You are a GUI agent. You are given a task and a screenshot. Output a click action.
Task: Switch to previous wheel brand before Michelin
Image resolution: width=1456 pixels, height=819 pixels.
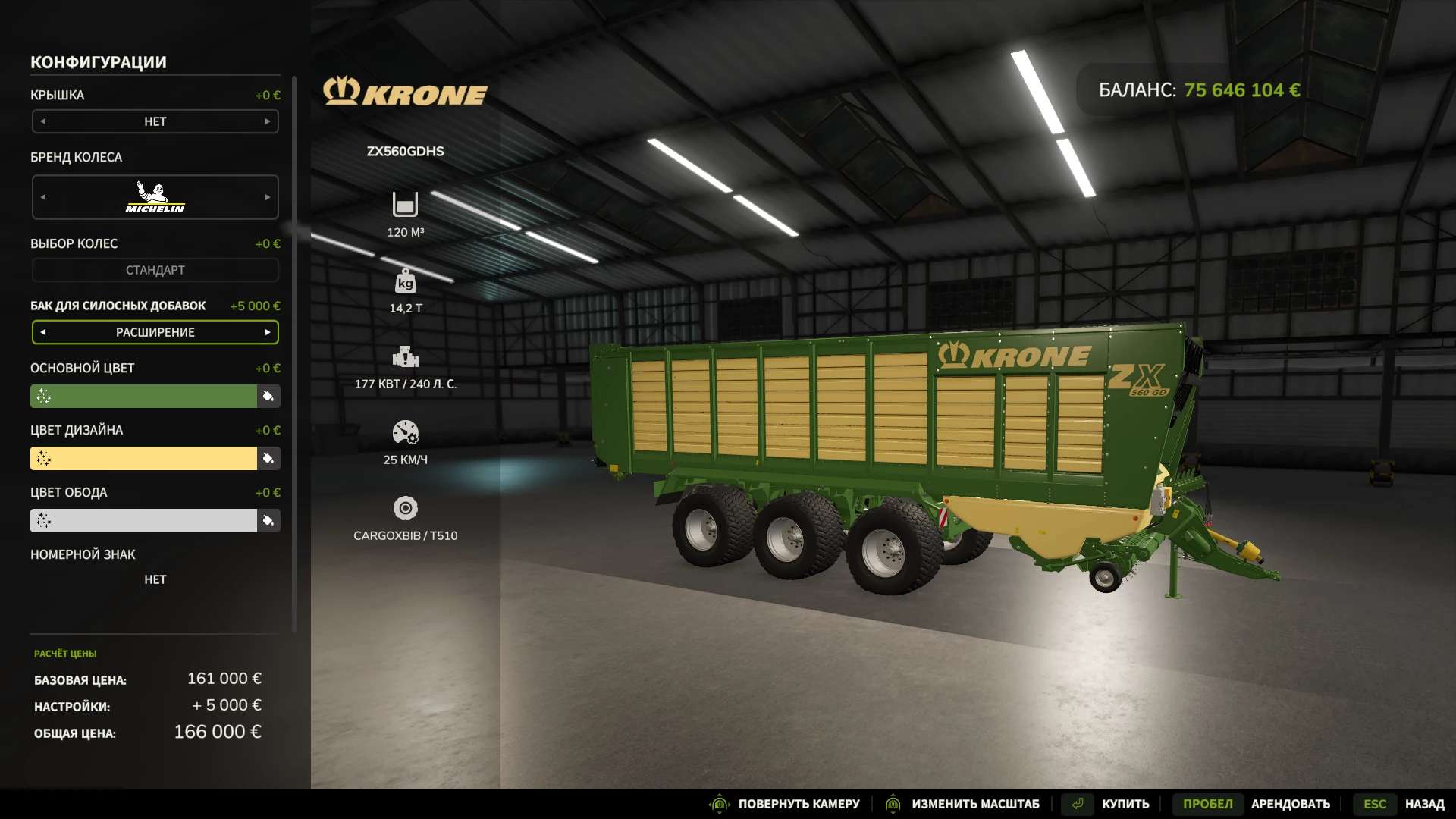(x=43, y=197)
